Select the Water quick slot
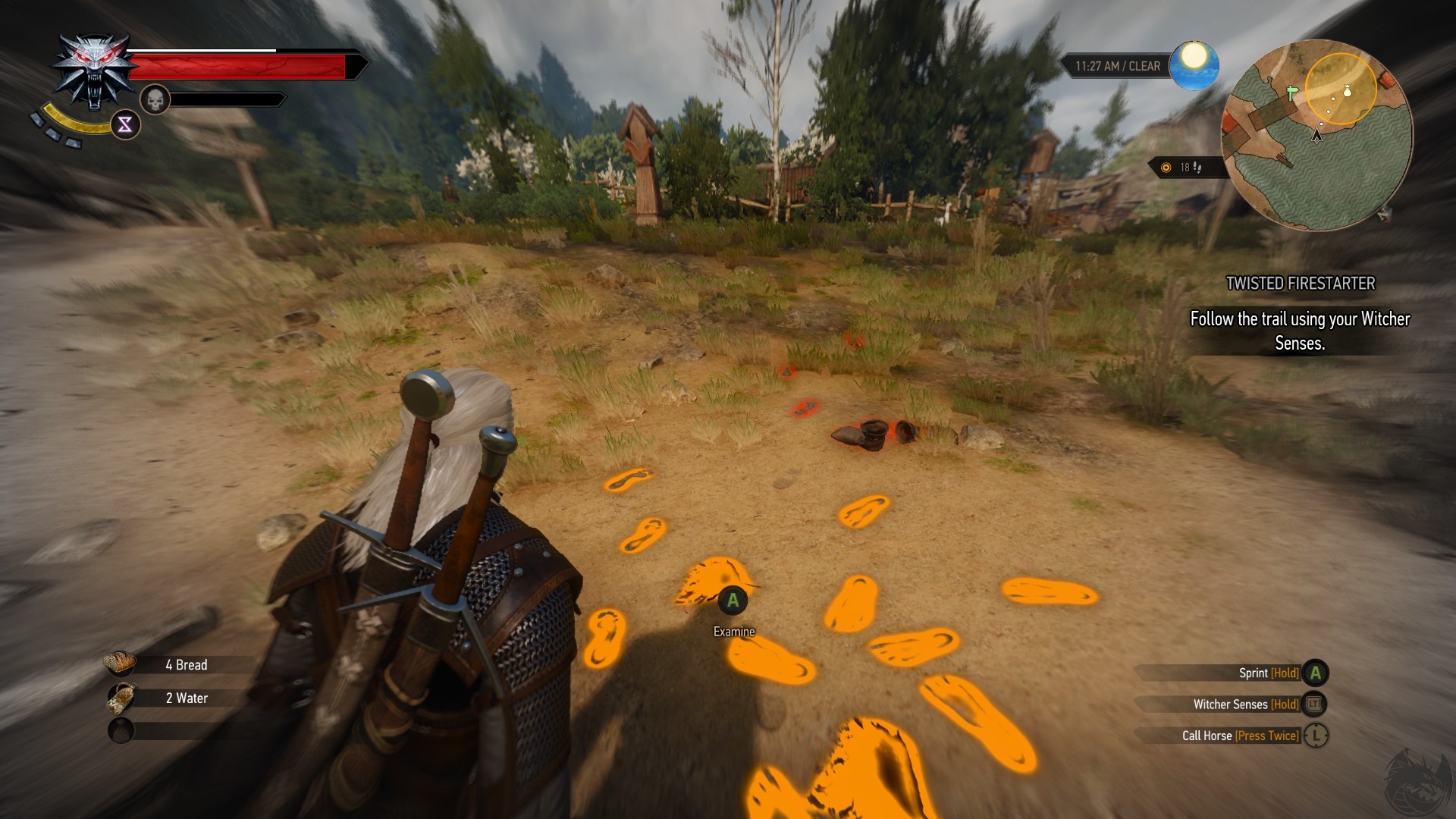 coord(121,698)
